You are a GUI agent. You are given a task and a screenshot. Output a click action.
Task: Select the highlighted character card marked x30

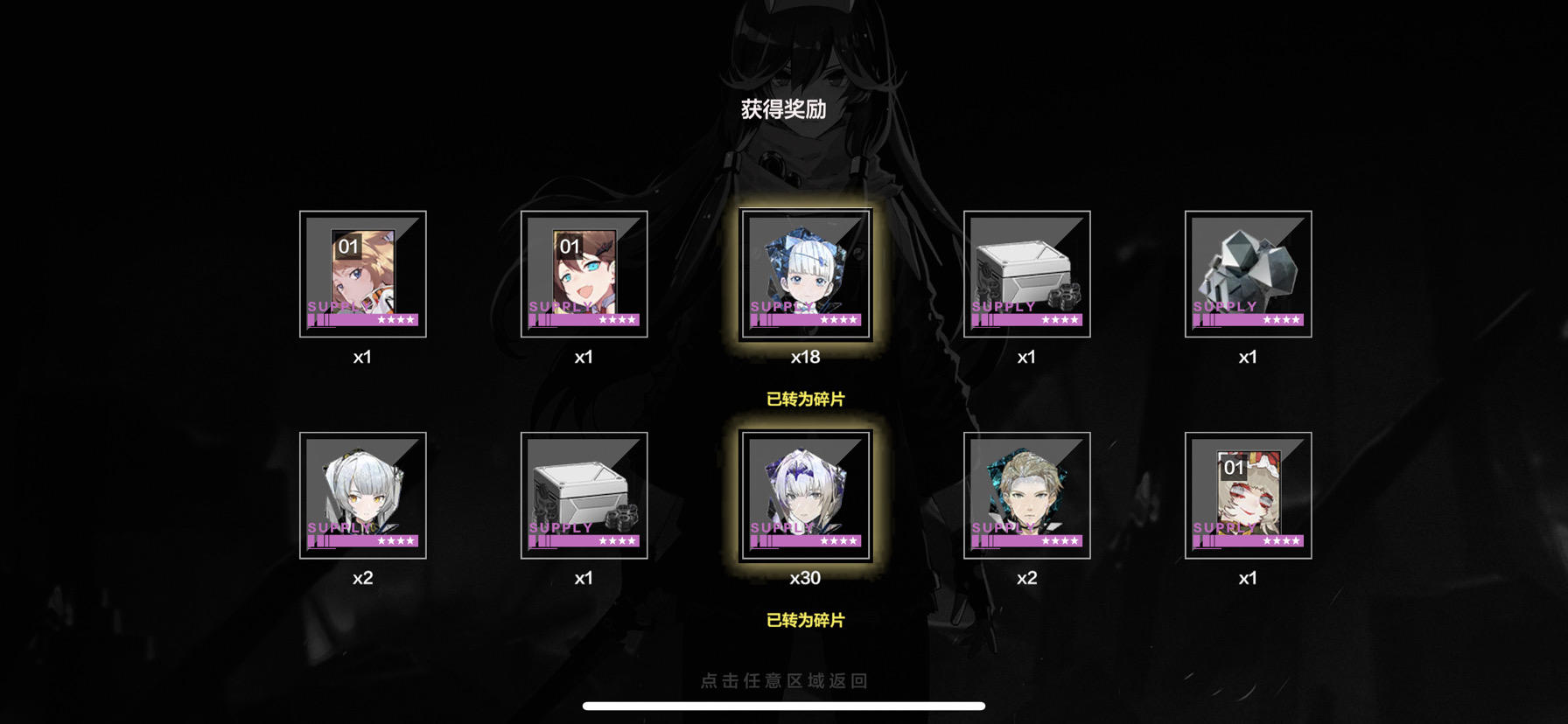click(x=806, y=494)
